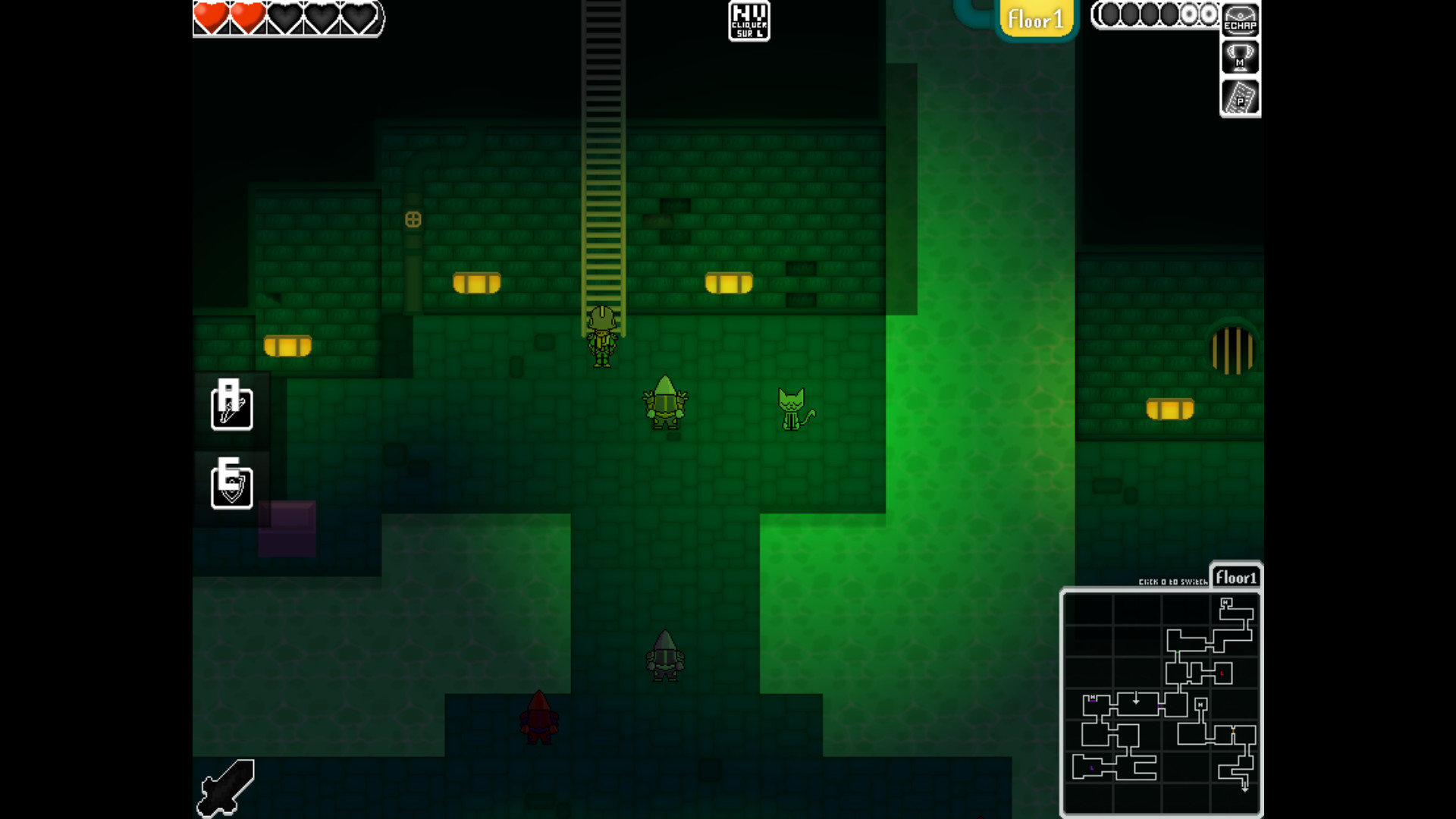Click the NV 'cliquer sur L' level-up icon
This screenshot has width=1456, height=819.
[x=750, y=21]
